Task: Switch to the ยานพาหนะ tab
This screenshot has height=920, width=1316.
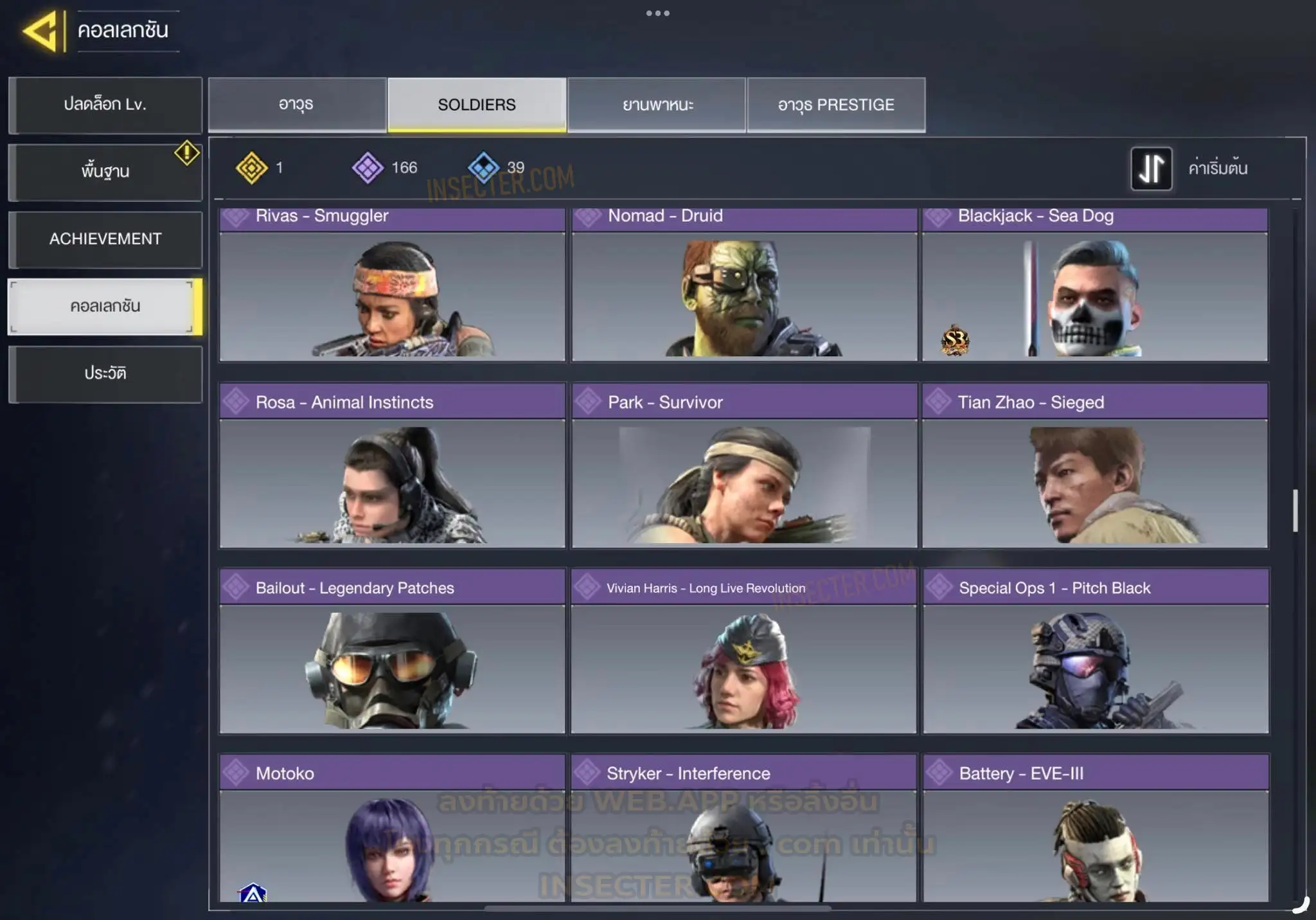Action: [657, 105]
